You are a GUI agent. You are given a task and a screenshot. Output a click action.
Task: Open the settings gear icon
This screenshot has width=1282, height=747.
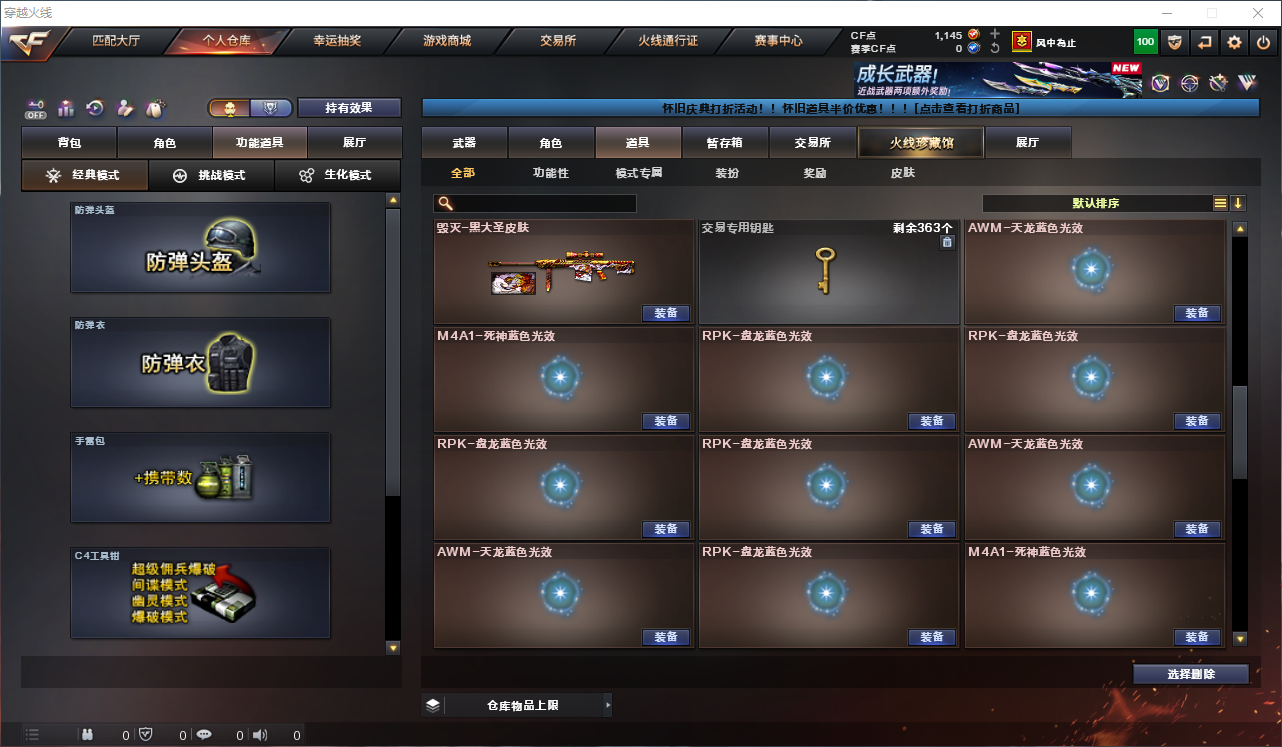pyautogui.click(x=1233, y=42)
